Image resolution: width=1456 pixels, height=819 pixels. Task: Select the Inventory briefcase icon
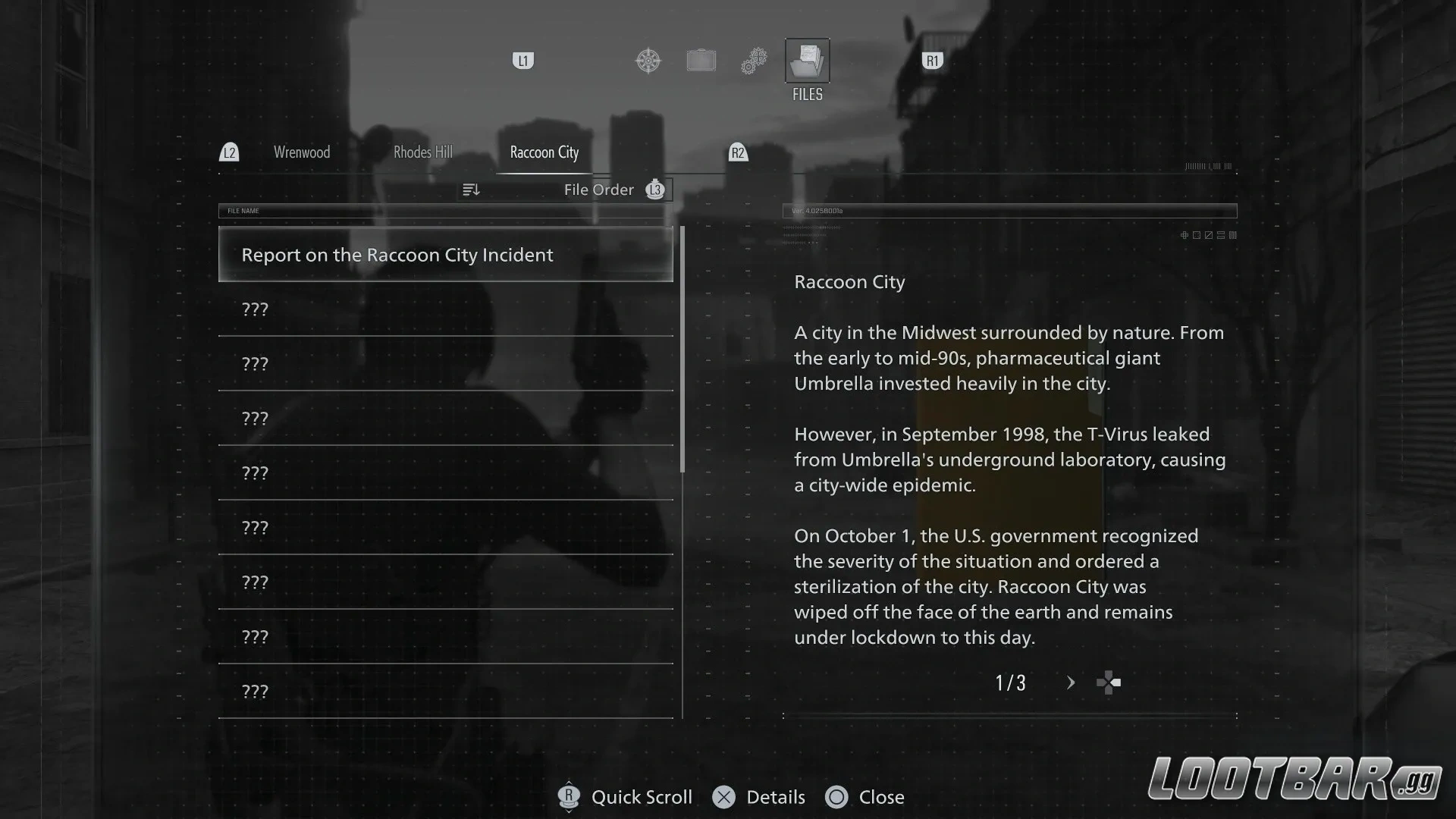701,60
